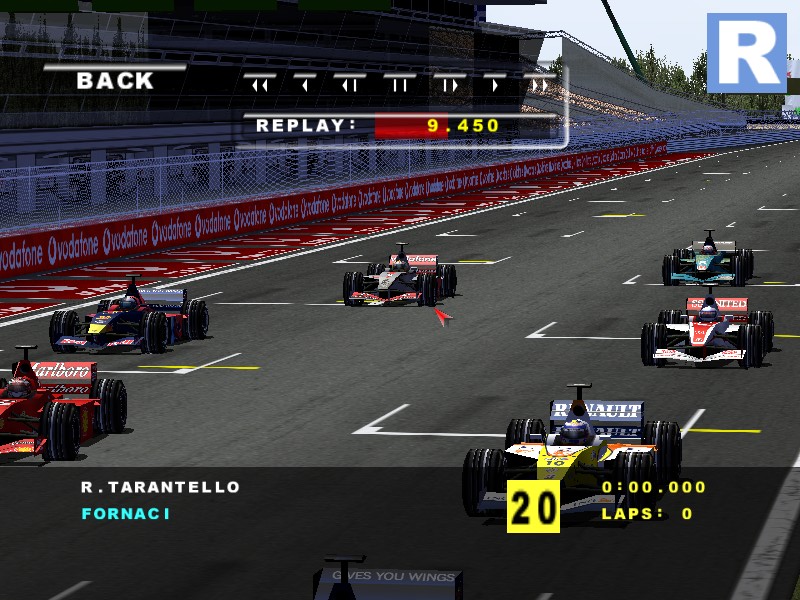Image resolution: width=800 pixels, height=600 pixels.
Task: Step the replay one frame backward
Action: 351,85
